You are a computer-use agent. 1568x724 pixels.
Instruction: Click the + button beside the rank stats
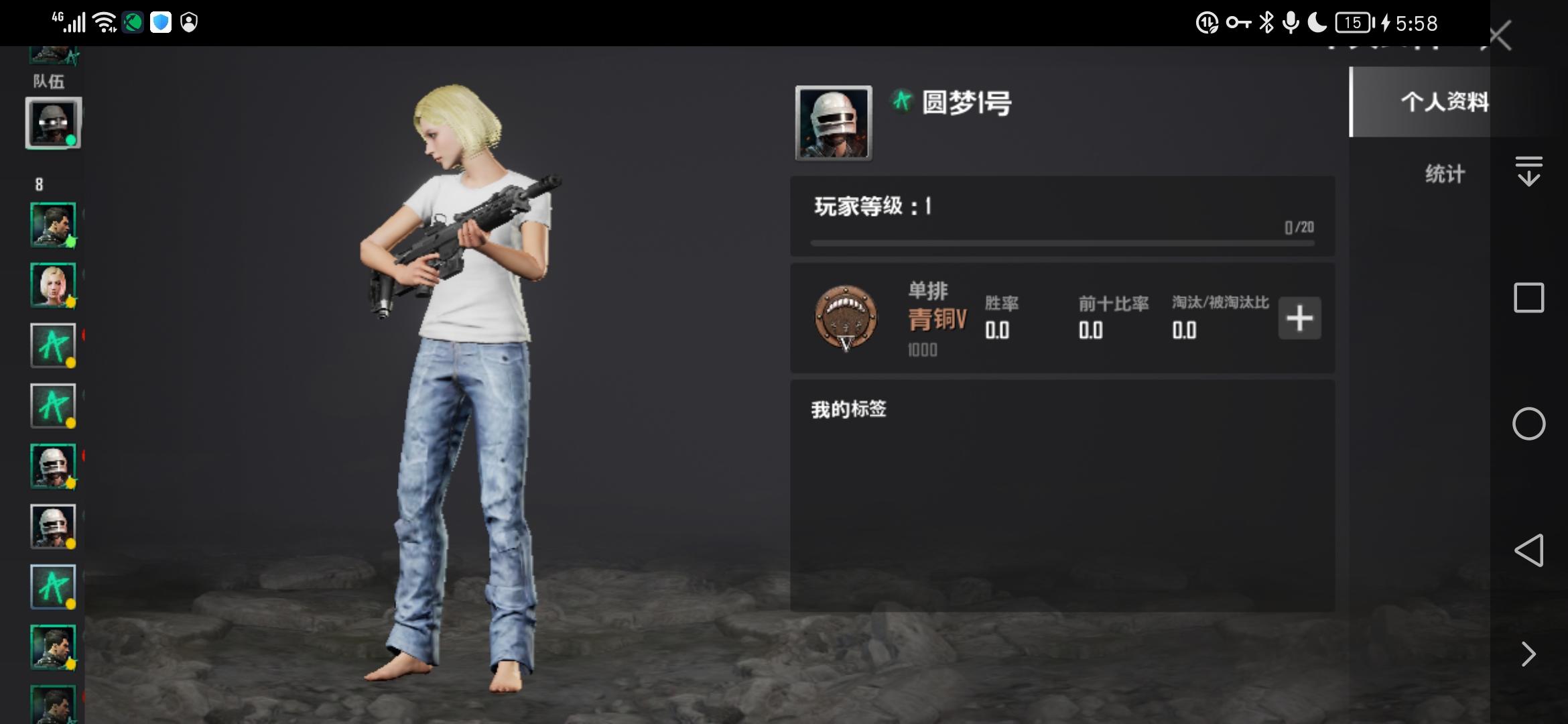[x=1299, y=318]
